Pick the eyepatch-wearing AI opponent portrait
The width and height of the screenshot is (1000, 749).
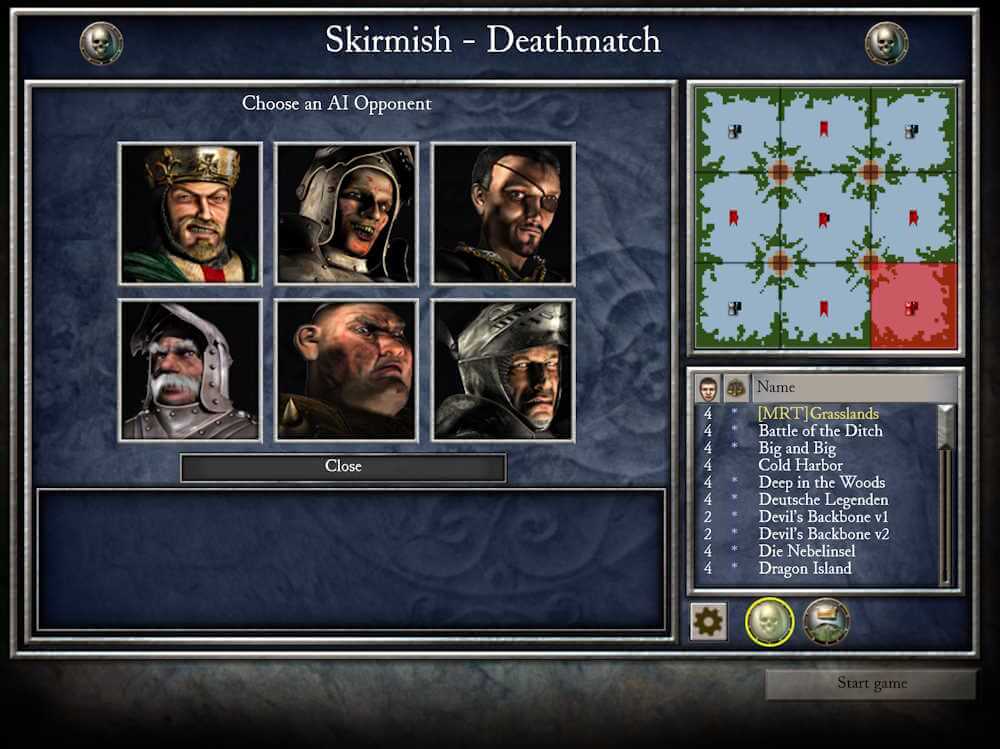coord(503,213)
